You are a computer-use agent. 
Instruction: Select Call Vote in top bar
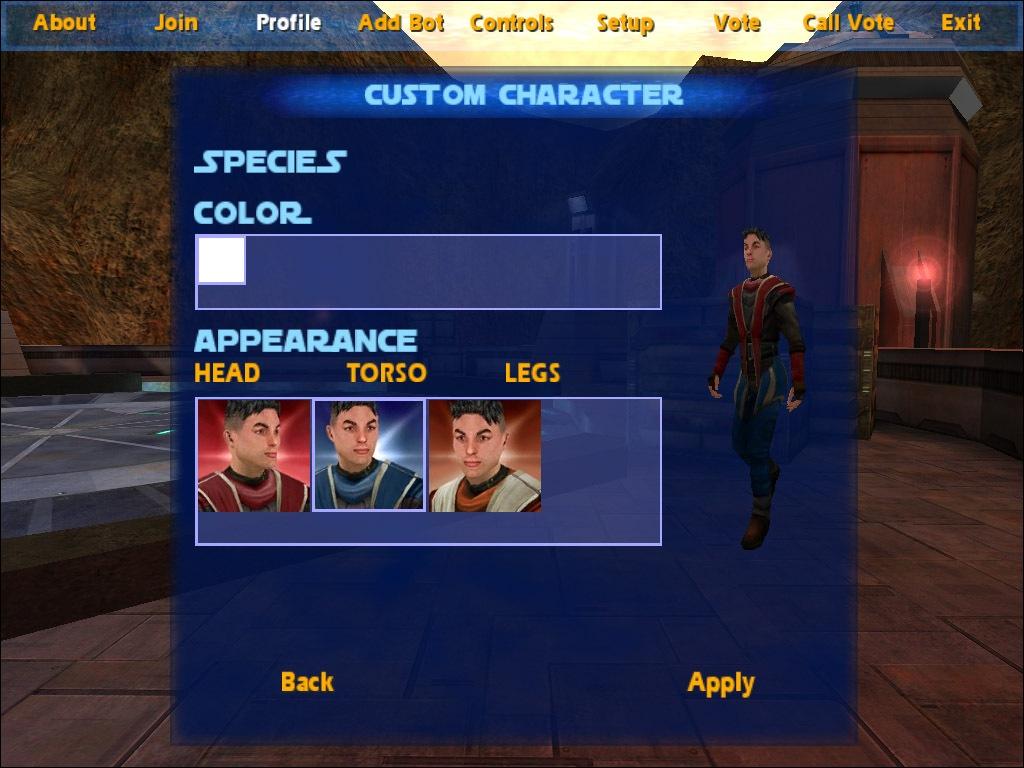[849, 22]
